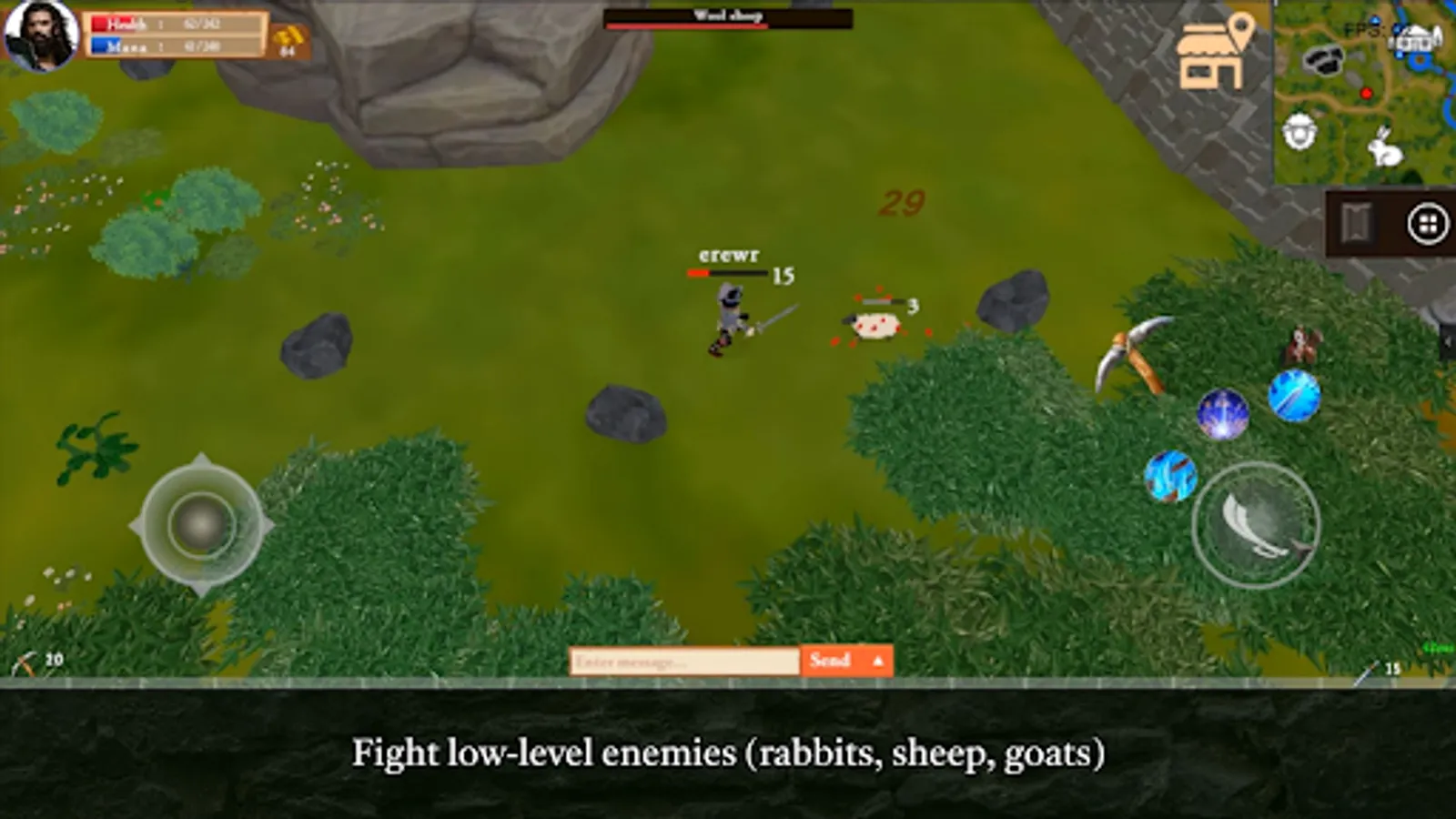The height and width of the screenshot is (819, 1456).
Task: Select the sheep icon on the minimap
Action: pyautogui.click(x=1299, y=130)
